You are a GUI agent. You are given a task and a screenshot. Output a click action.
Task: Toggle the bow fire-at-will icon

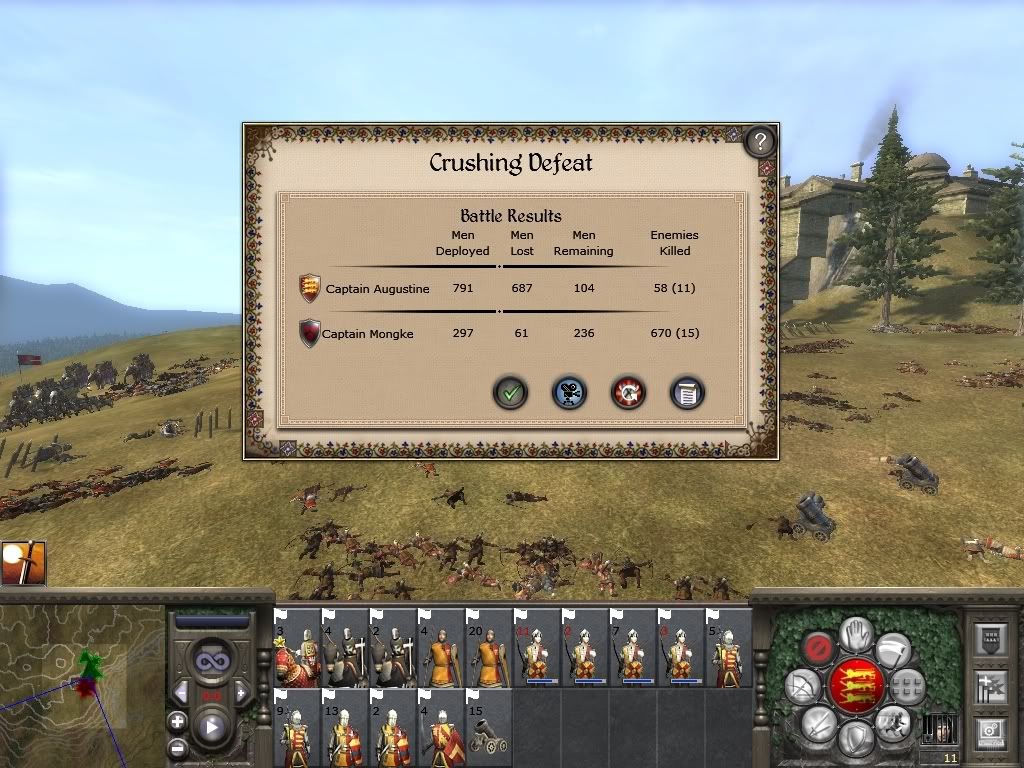[802, 685]
